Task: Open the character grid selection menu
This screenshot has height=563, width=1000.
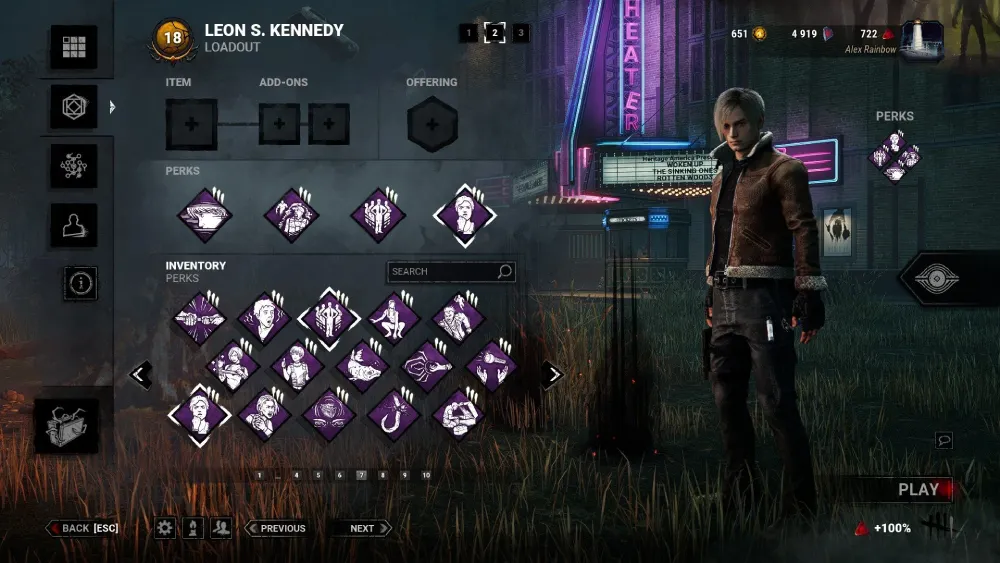Action: (x=74, y=47)
